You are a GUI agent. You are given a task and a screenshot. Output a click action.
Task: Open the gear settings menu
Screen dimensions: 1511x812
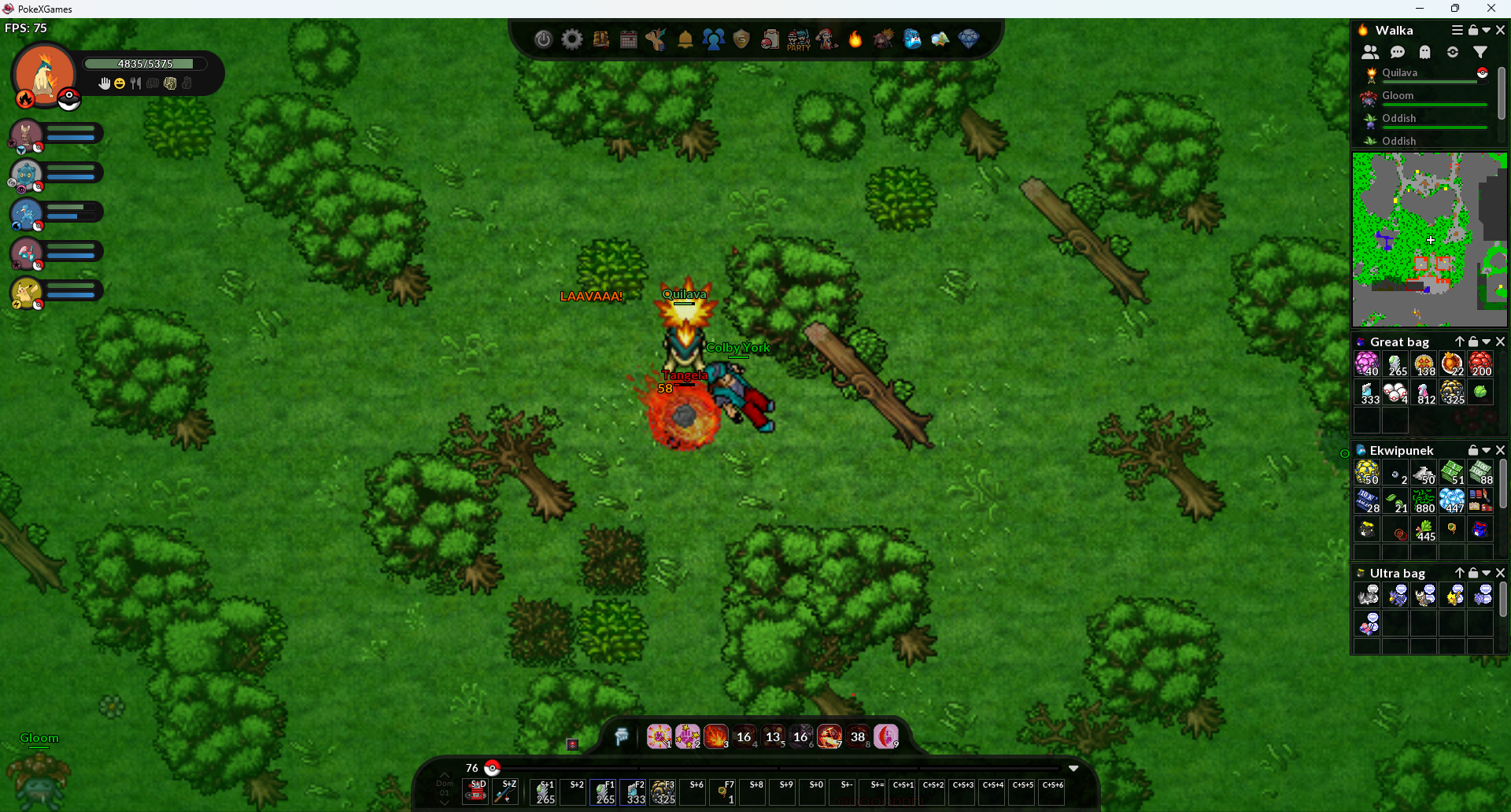point(572,39)
